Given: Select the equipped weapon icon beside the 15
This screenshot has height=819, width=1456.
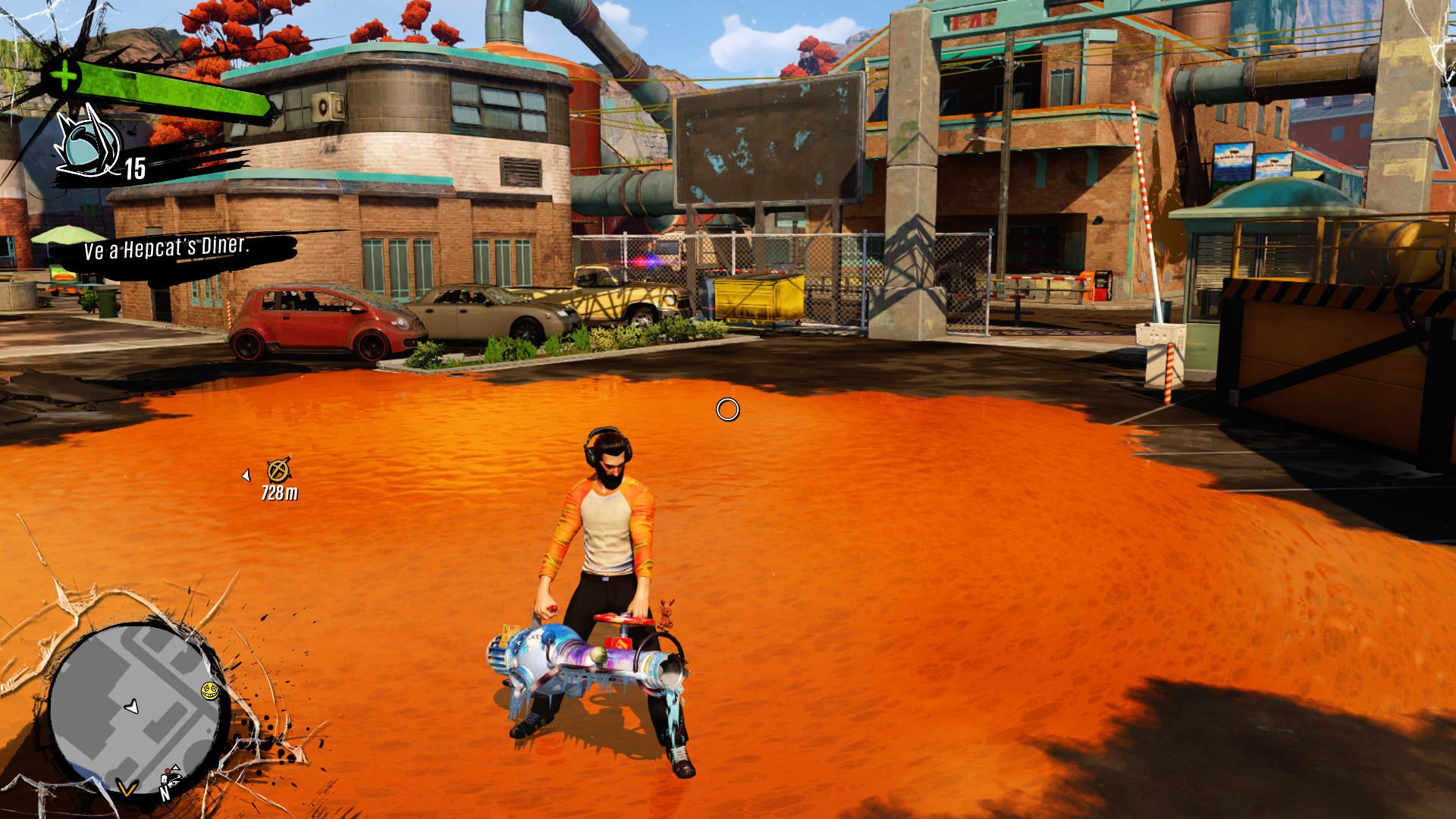Looking at the screenshot, I should (x=87, y=144).
